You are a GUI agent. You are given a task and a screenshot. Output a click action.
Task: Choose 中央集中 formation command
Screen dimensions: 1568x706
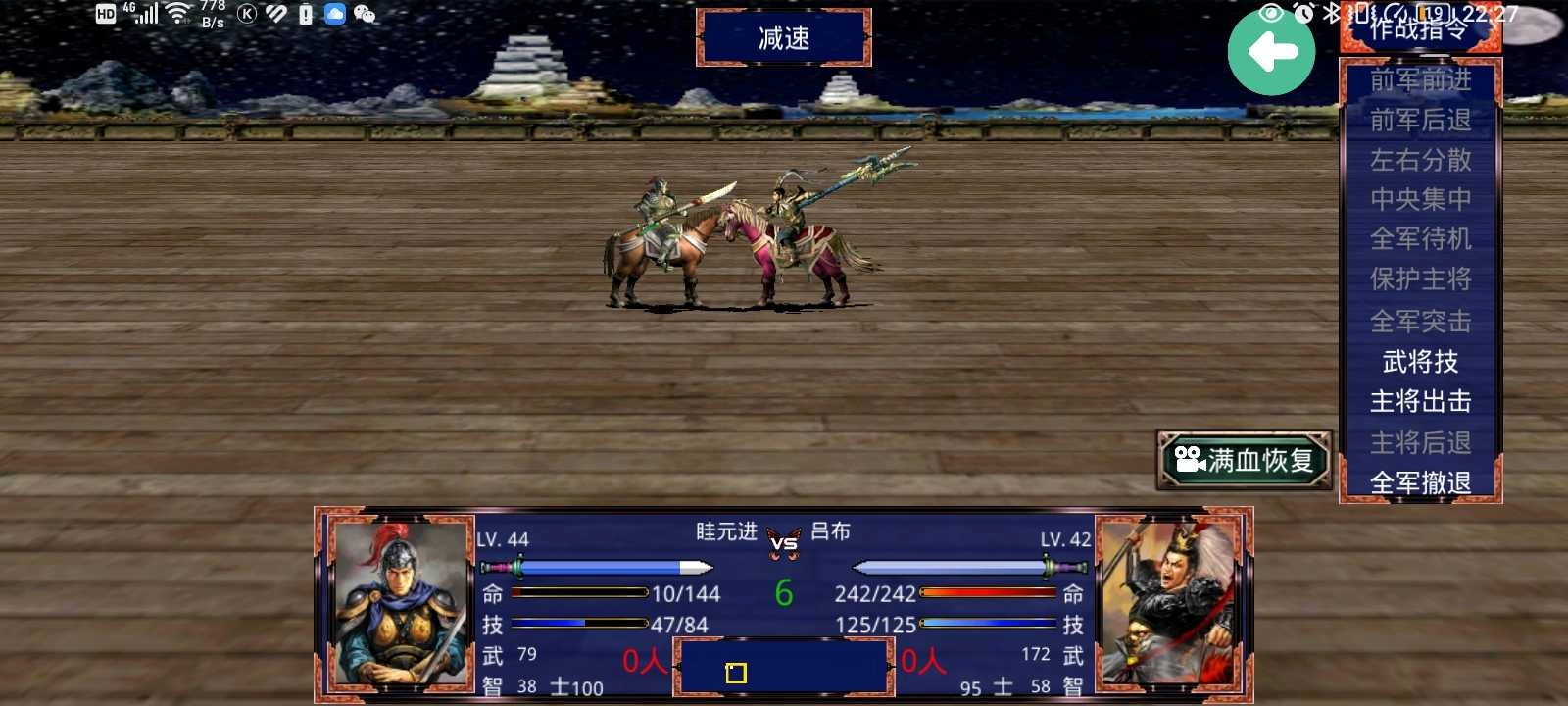[1420, 199]
